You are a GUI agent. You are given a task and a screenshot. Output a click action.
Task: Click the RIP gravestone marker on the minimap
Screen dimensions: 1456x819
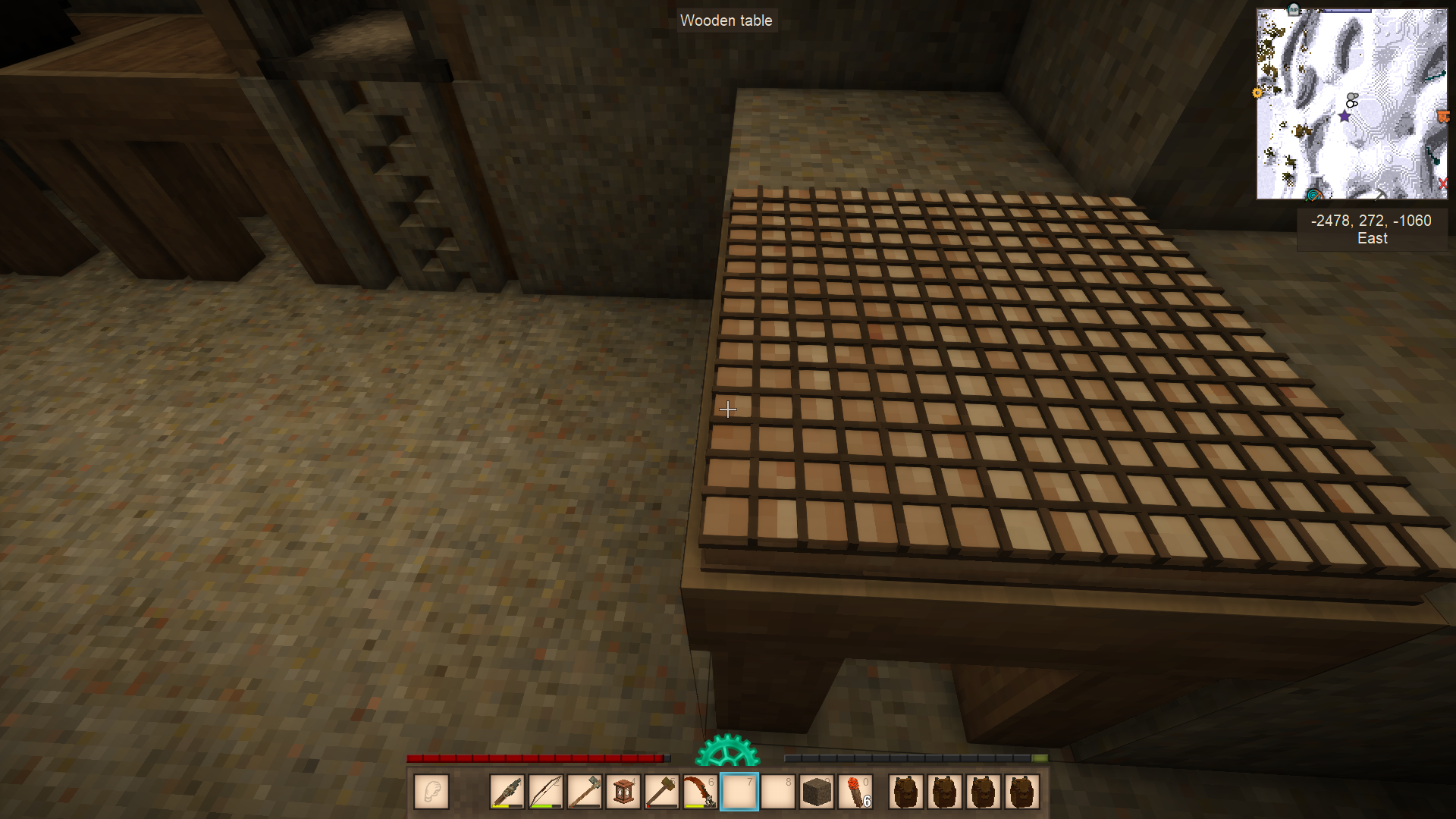click(1293, 10)
